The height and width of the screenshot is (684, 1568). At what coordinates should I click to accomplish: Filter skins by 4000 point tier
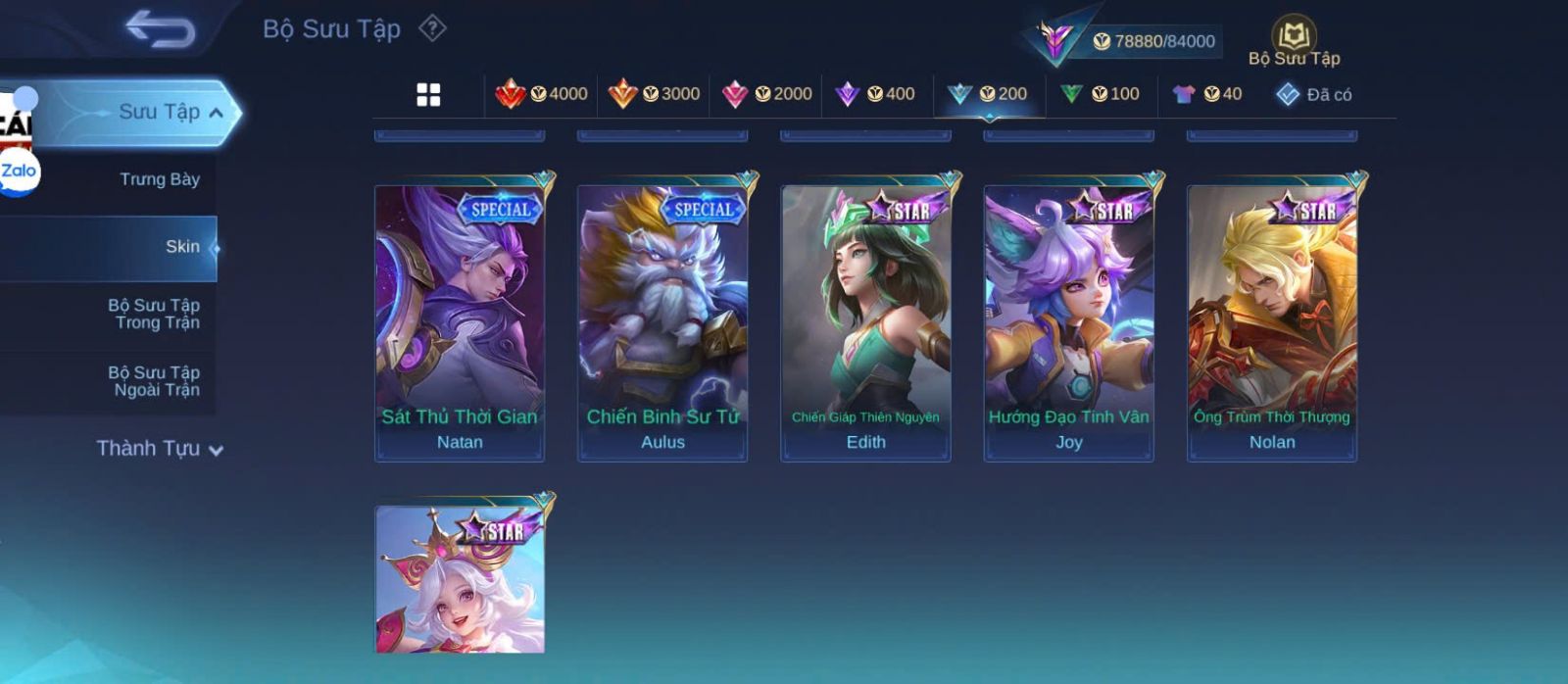tap(541, 94)
